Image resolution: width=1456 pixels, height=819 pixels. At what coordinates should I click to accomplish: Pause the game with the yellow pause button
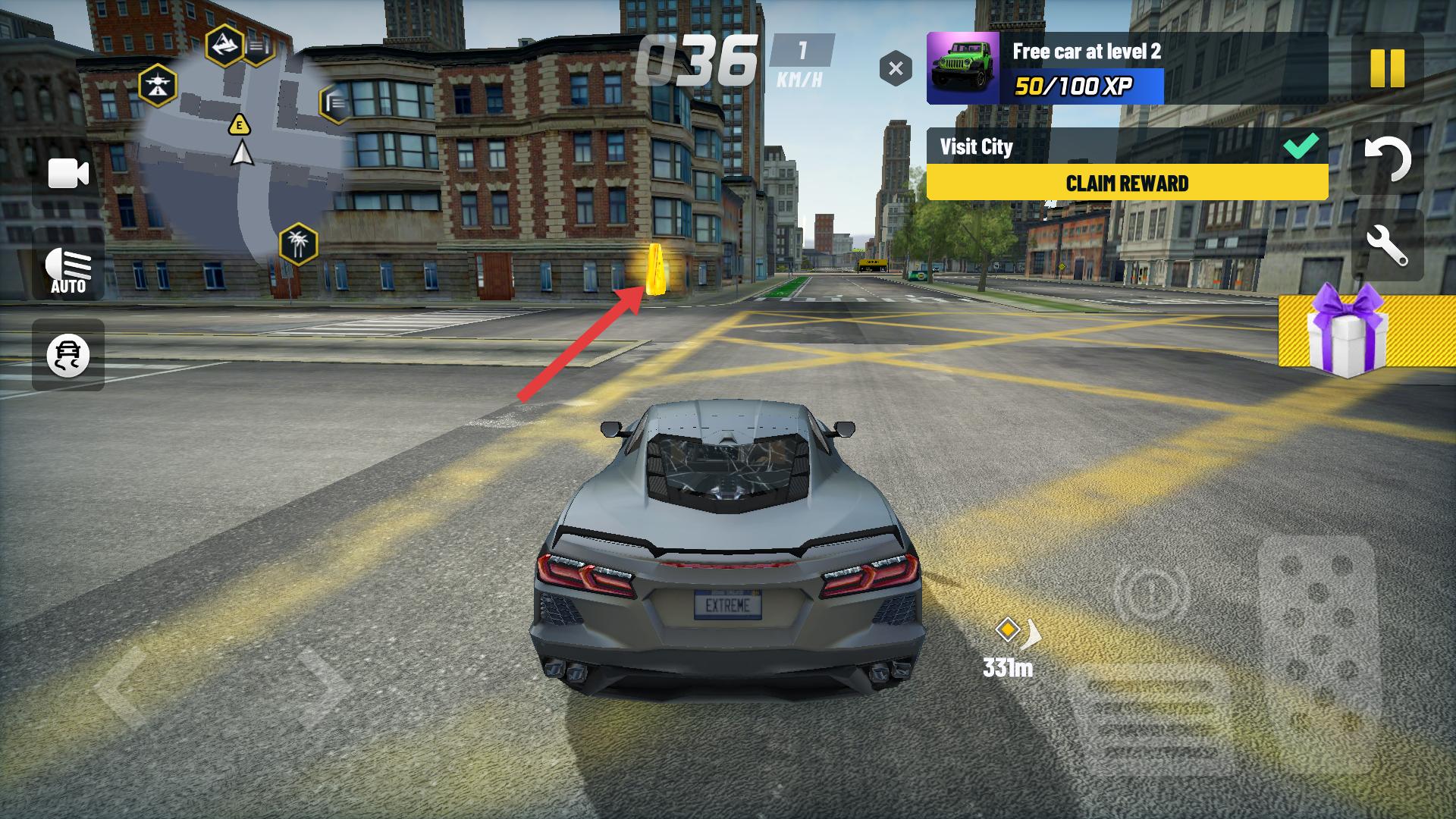coord(1387,69)
